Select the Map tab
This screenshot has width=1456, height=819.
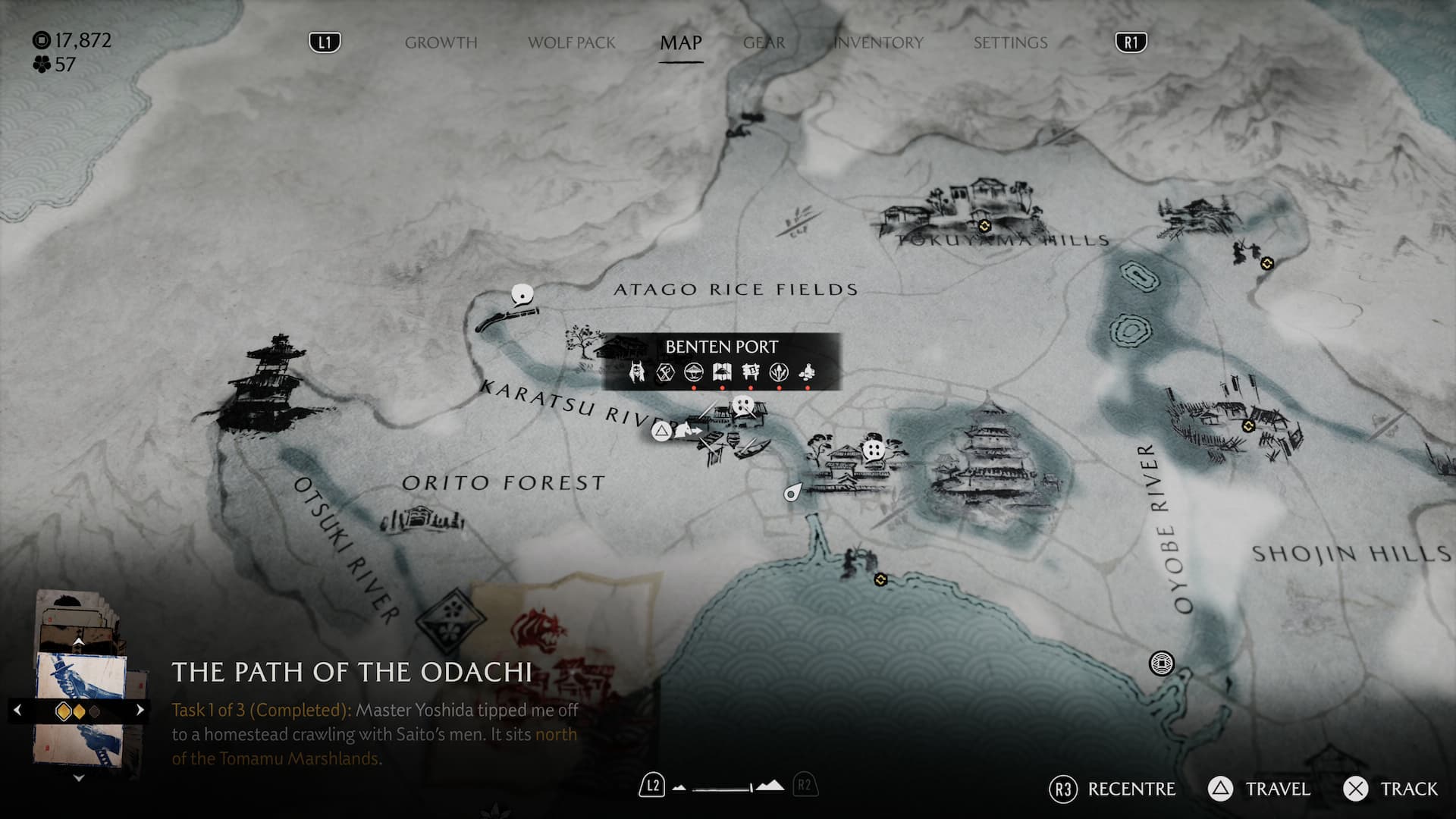click(680, 42)
